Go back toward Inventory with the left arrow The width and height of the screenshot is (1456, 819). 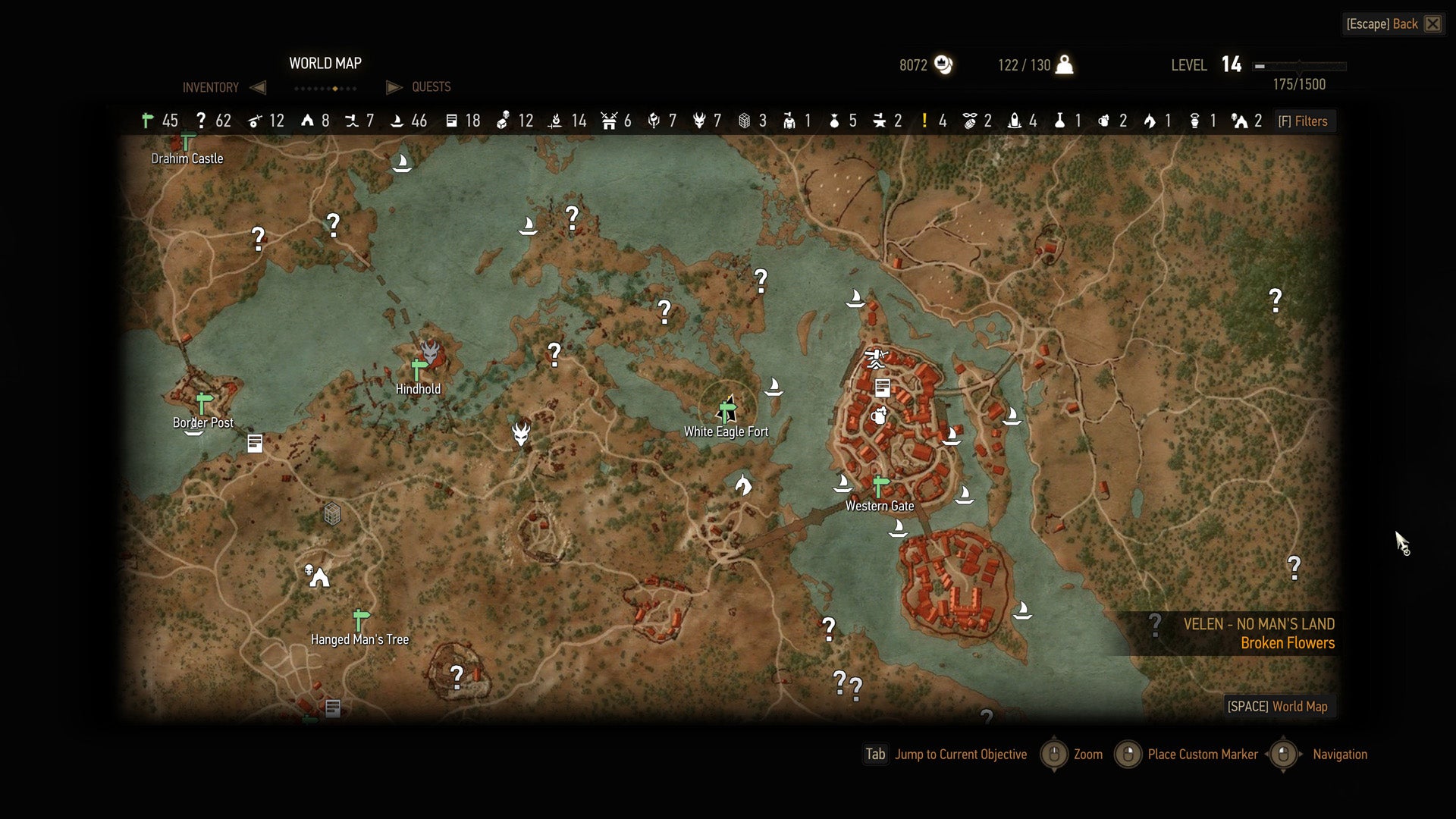click(258, 87)
